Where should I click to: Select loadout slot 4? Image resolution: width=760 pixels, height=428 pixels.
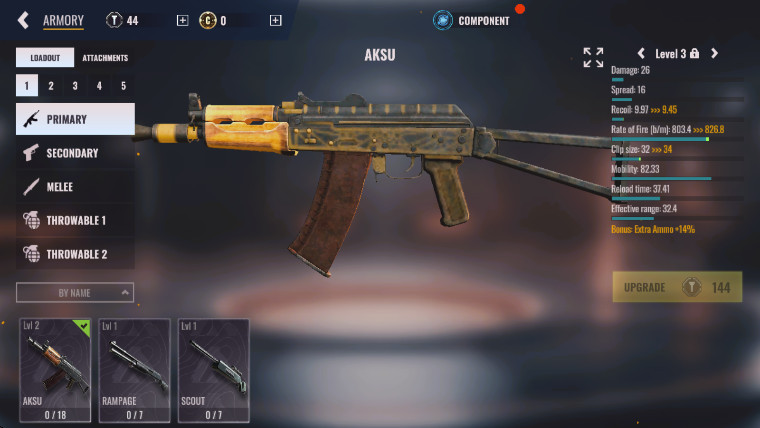[x=99, y=86]
